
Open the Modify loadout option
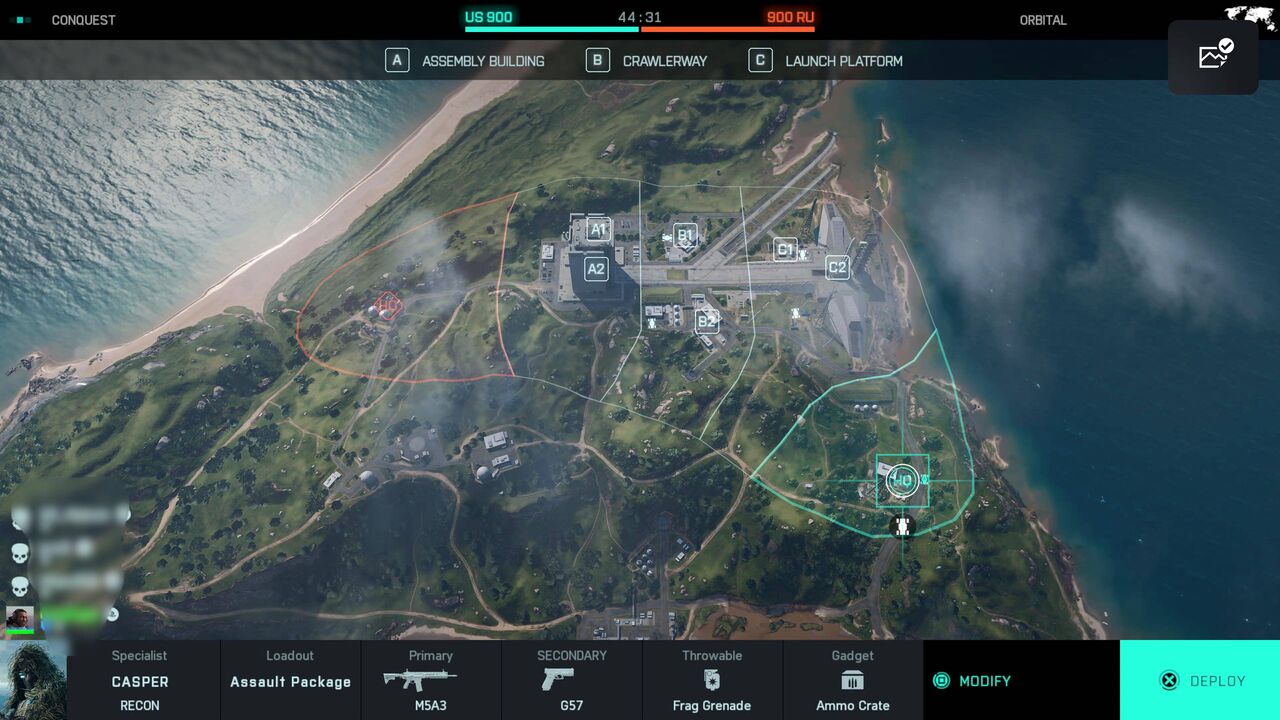point(973,681)
